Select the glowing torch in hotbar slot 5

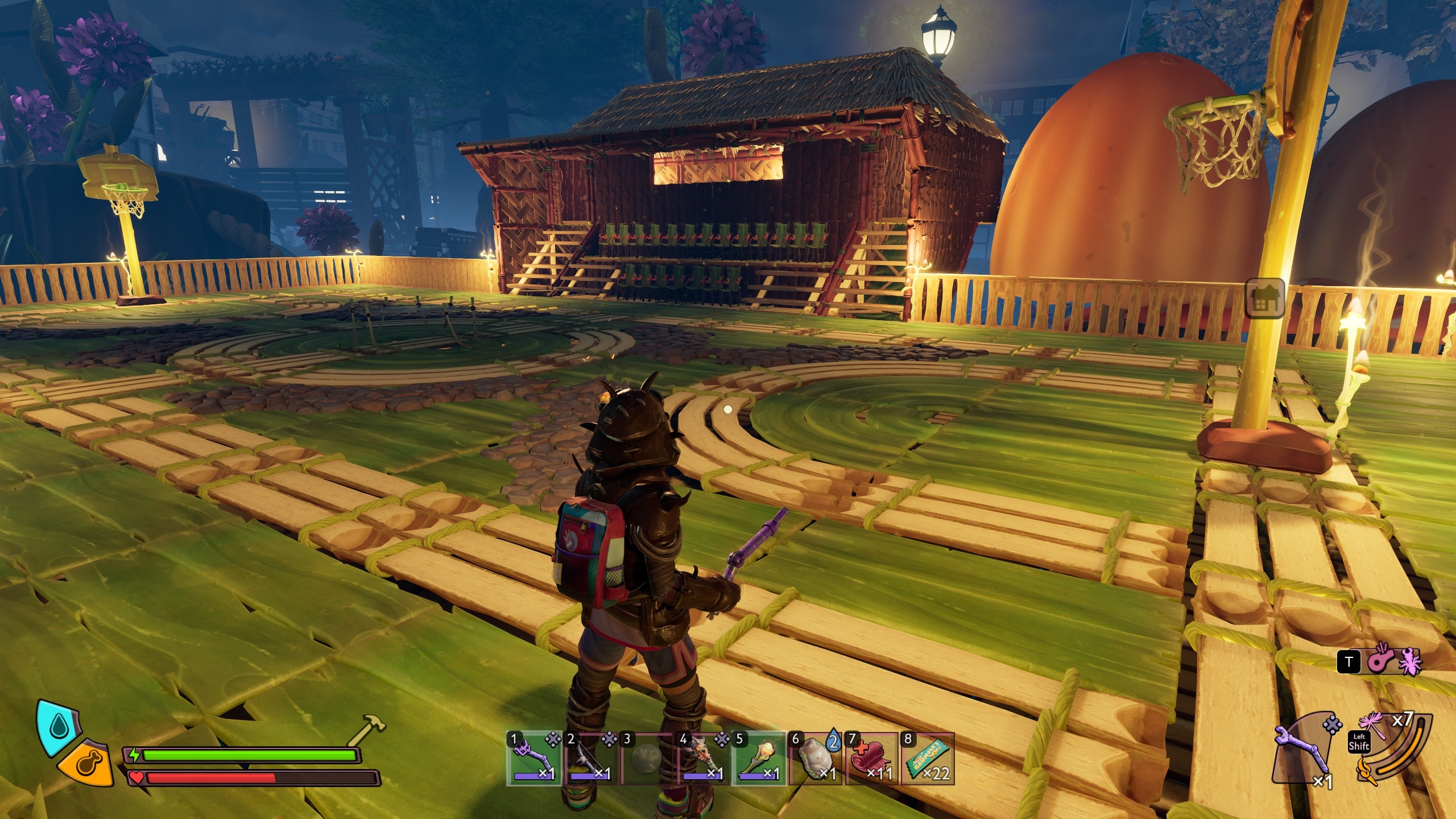coord(759,759)
